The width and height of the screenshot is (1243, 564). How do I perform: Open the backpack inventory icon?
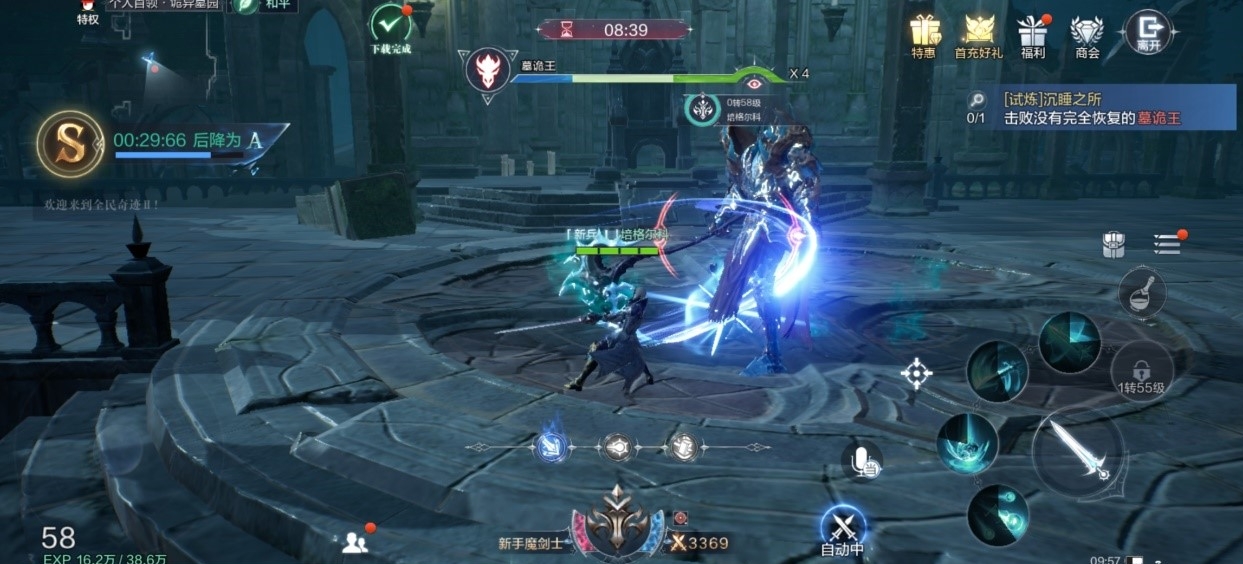(x=1114, y=245)
